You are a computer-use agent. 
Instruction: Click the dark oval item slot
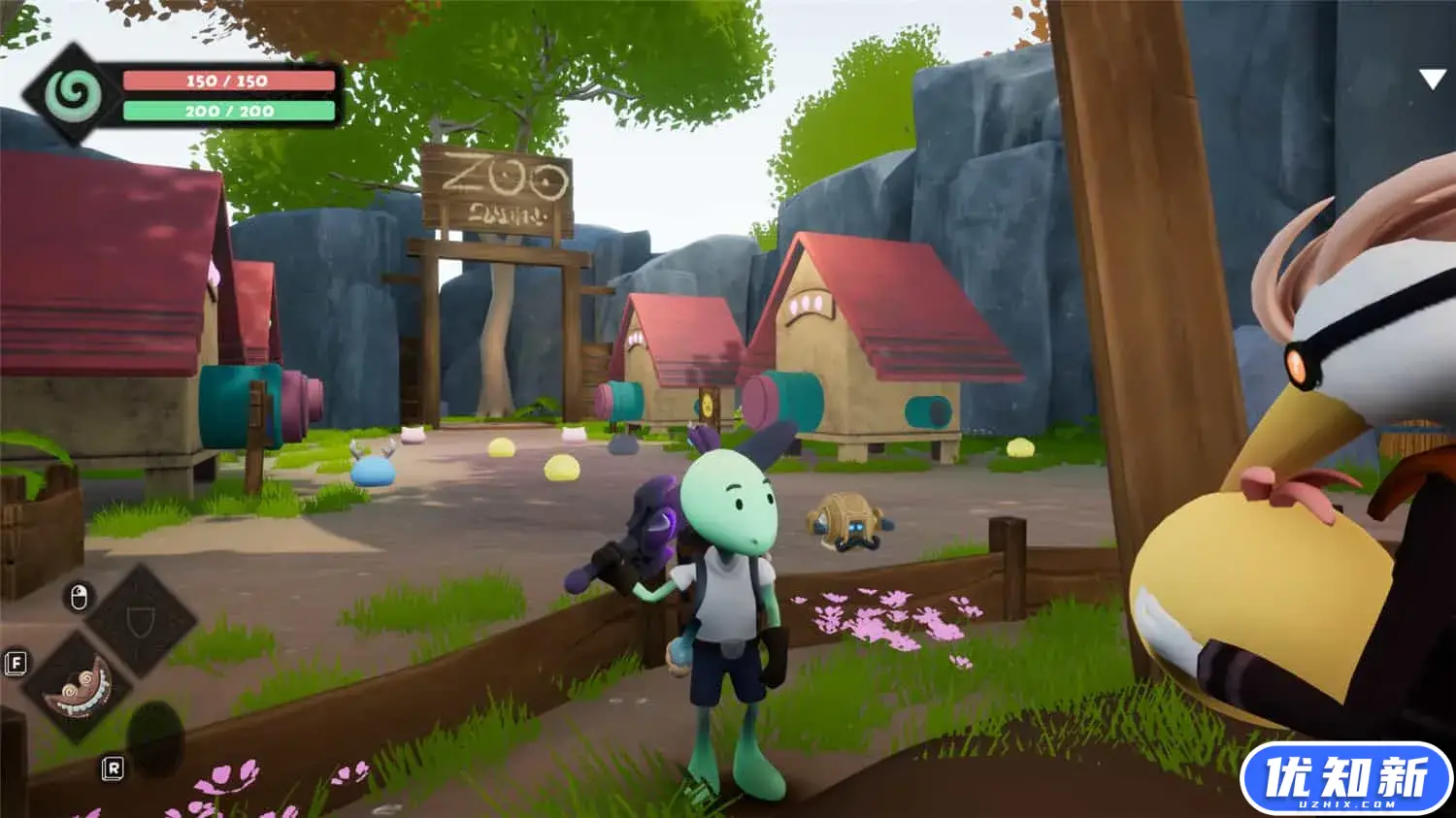click(x=155, y=736)
